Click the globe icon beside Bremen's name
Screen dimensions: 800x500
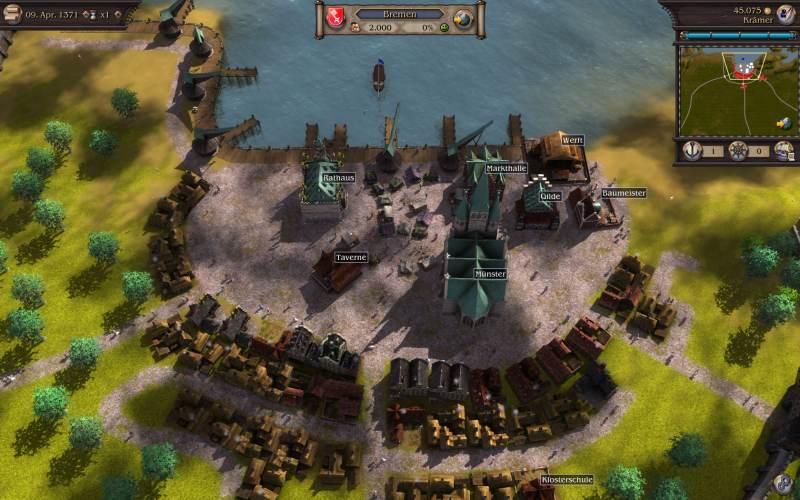pos(462,19)
